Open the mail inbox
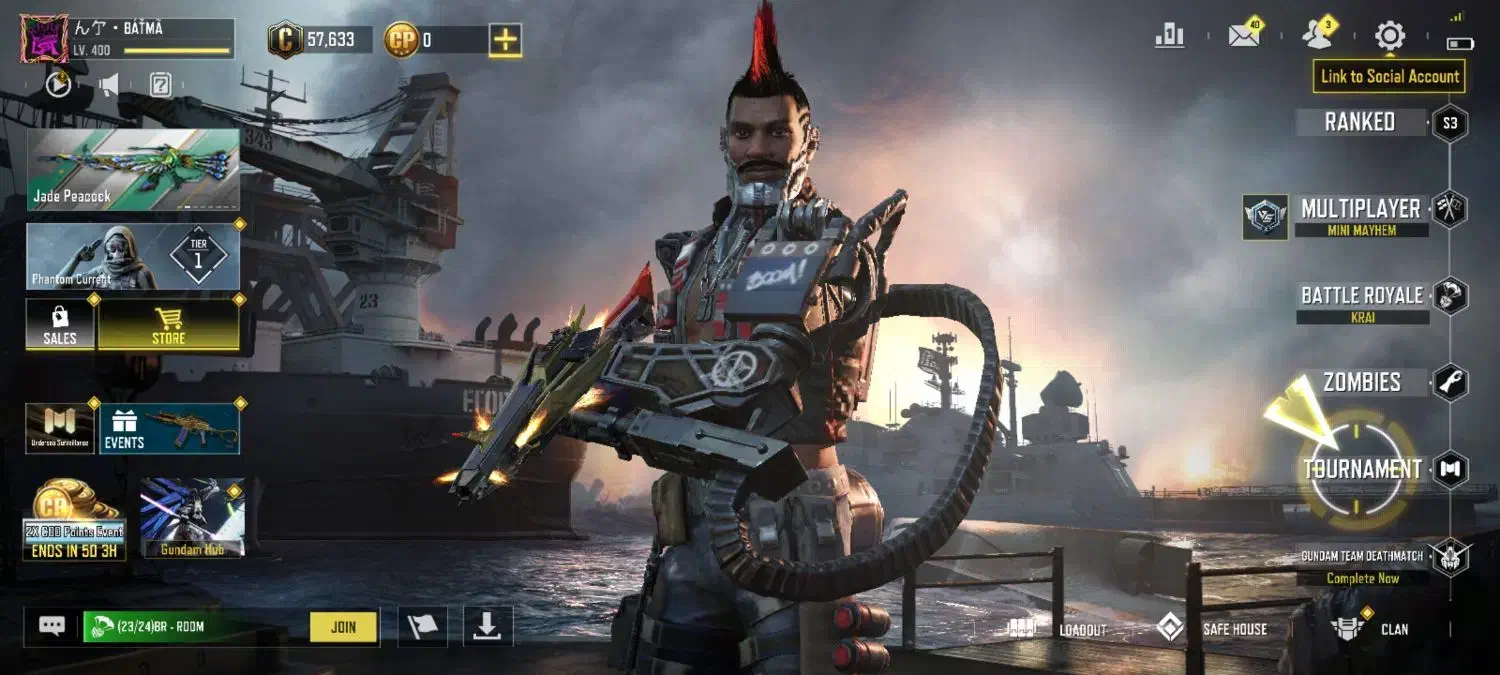The image size is (1500, 675). [x=1244, y=36]
